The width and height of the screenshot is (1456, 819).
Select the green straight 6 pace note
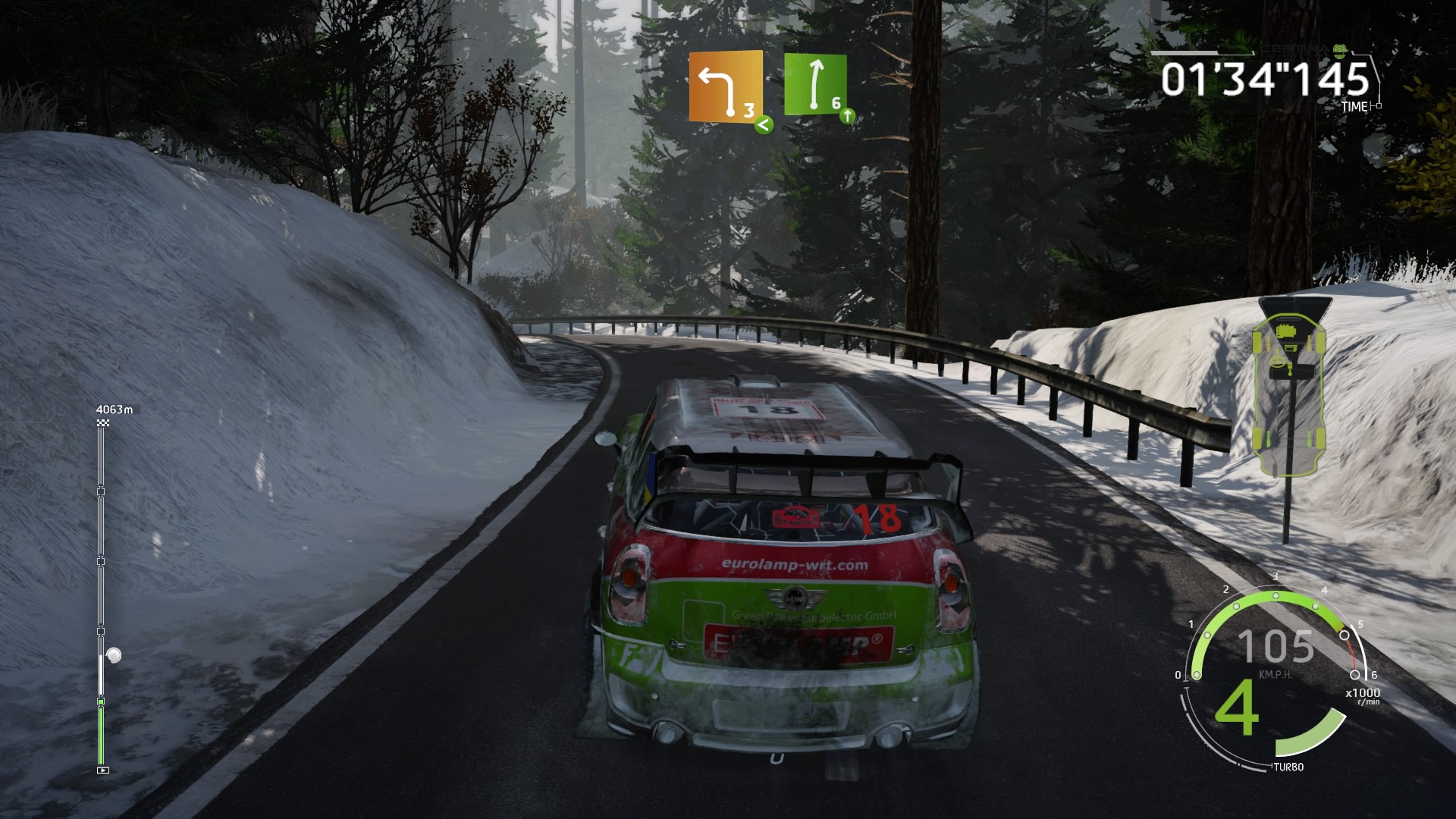pos(814,84)
